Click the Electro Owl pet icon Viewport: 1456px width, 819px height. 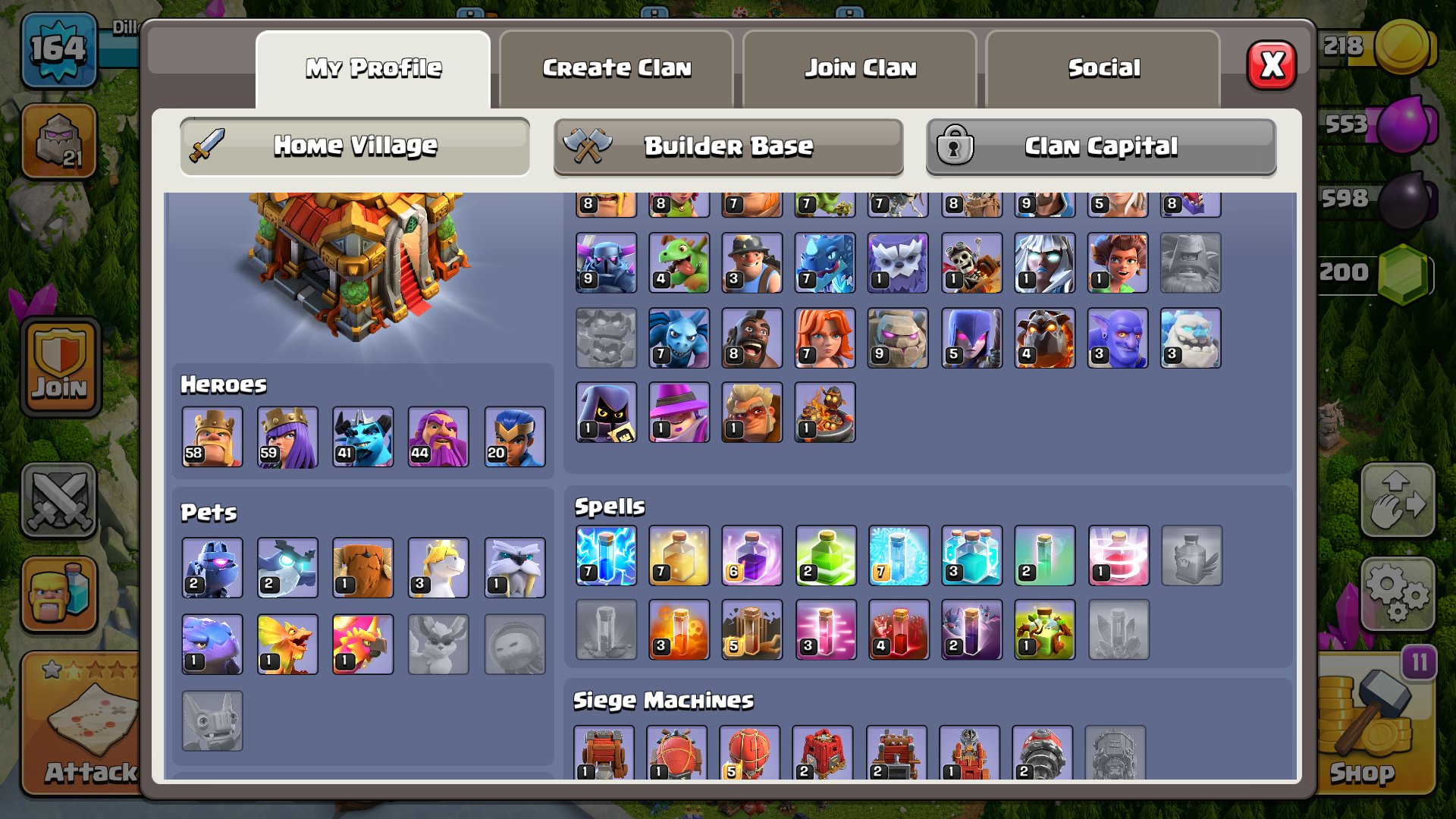tap(287, 567)
